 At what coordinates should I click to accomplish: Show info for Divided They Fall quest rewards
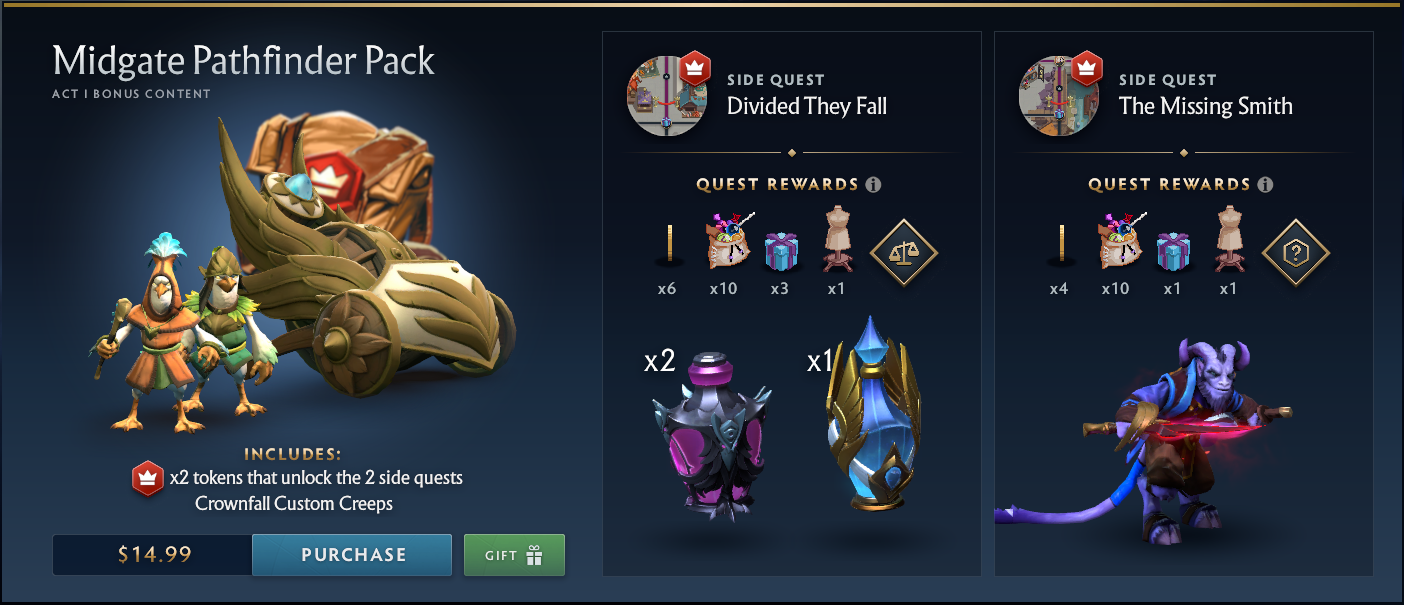point(873,185)
